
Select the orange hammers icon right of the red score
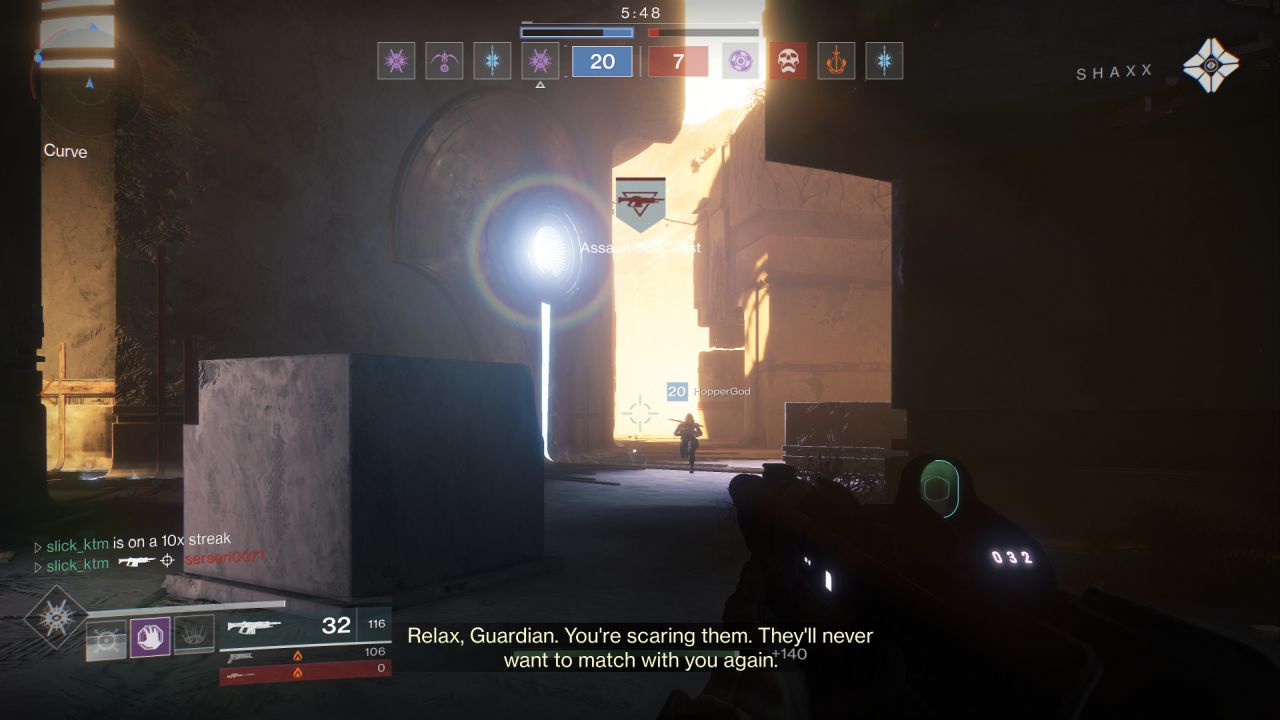[836, 62]
